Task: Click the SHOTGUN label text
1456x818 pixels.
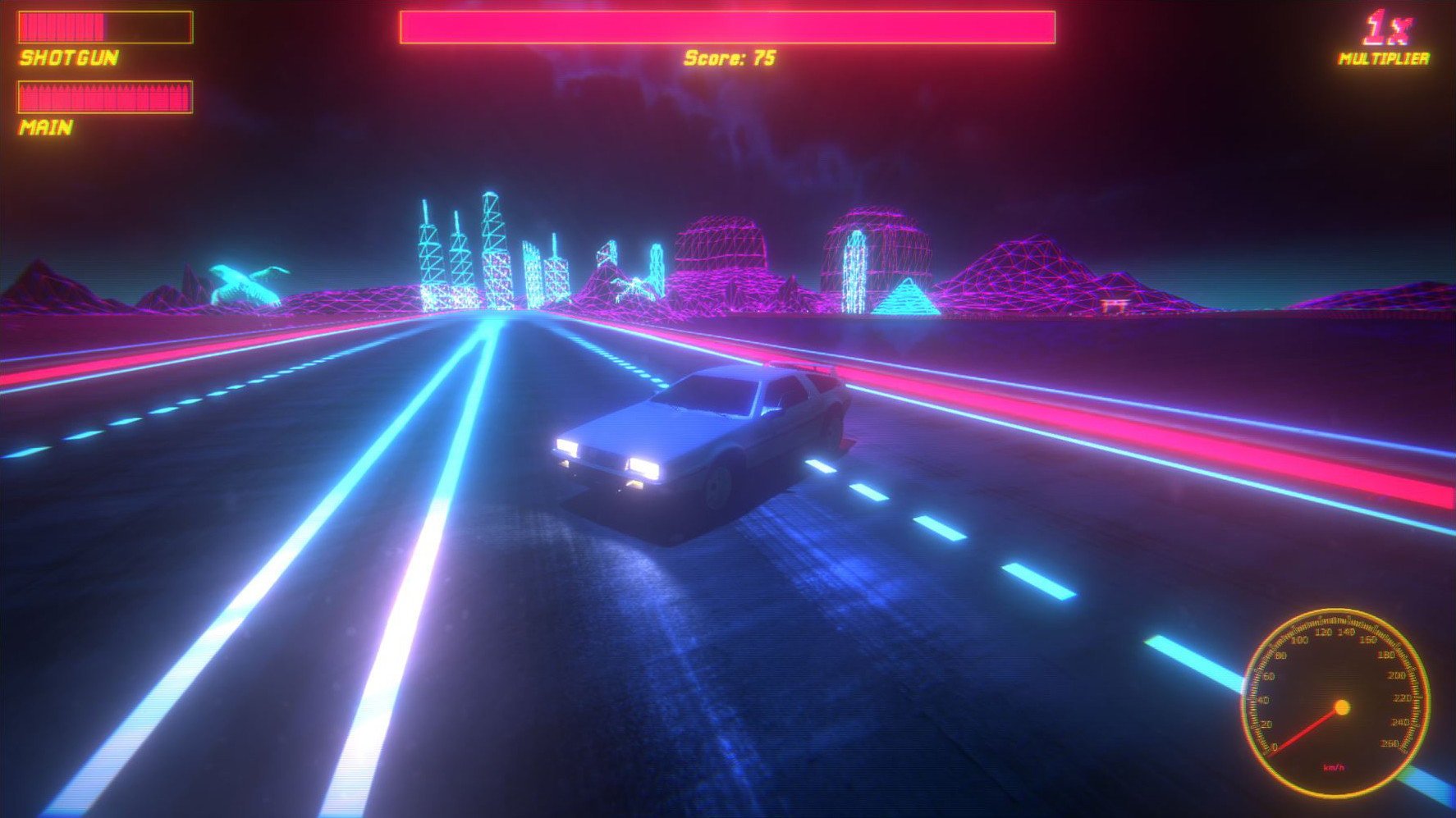Action: [70, 57]
